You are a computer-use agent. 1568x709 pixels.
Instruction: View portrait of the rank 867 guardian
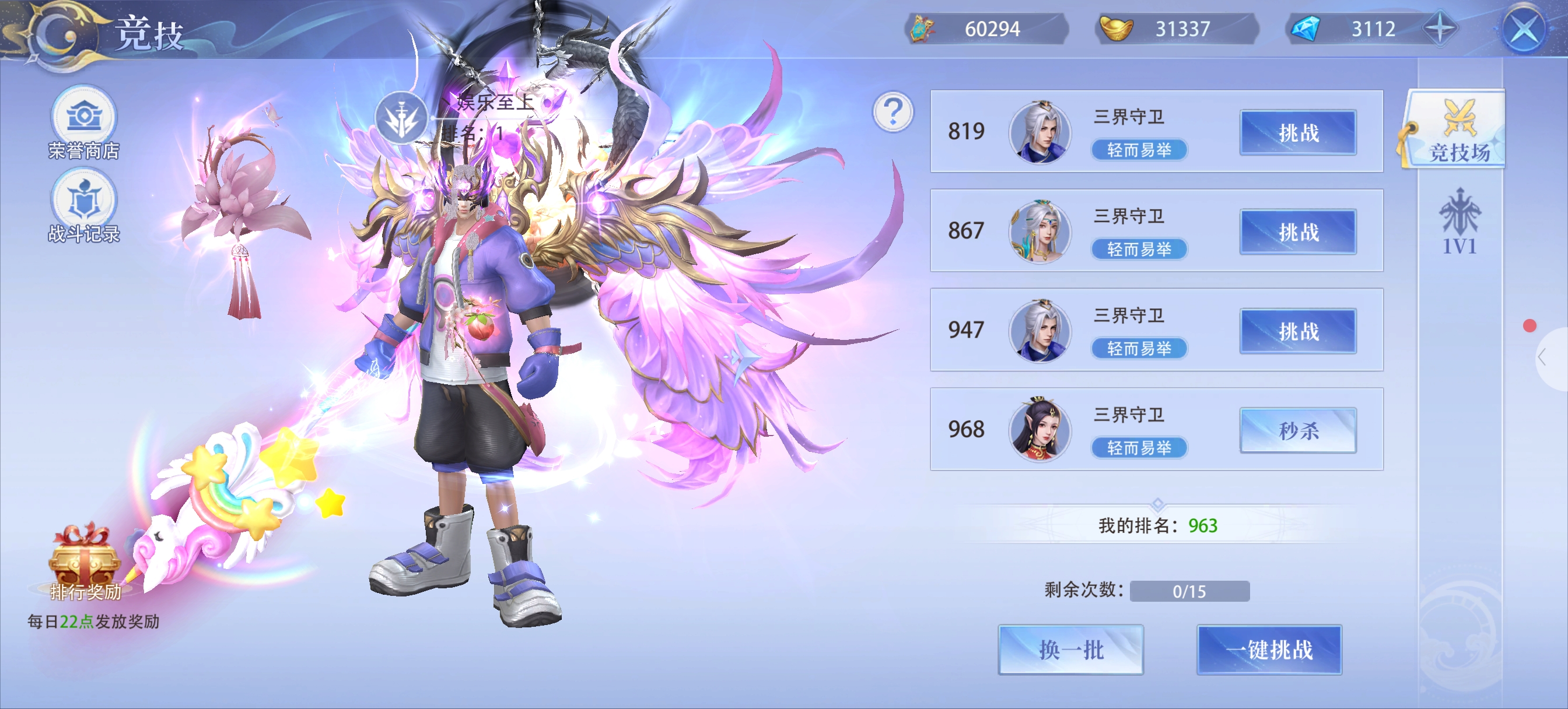(1039, 231)
